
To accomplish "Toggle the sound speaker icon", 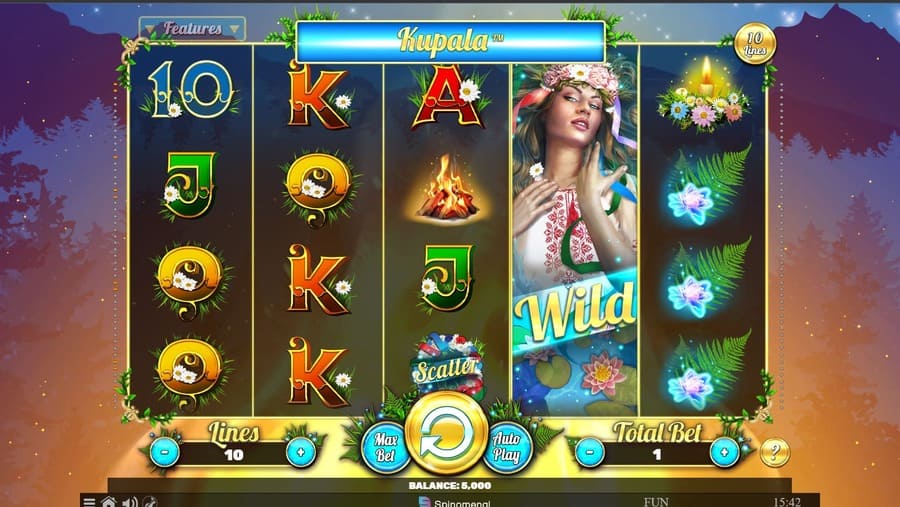I will (x=129, y=500).
